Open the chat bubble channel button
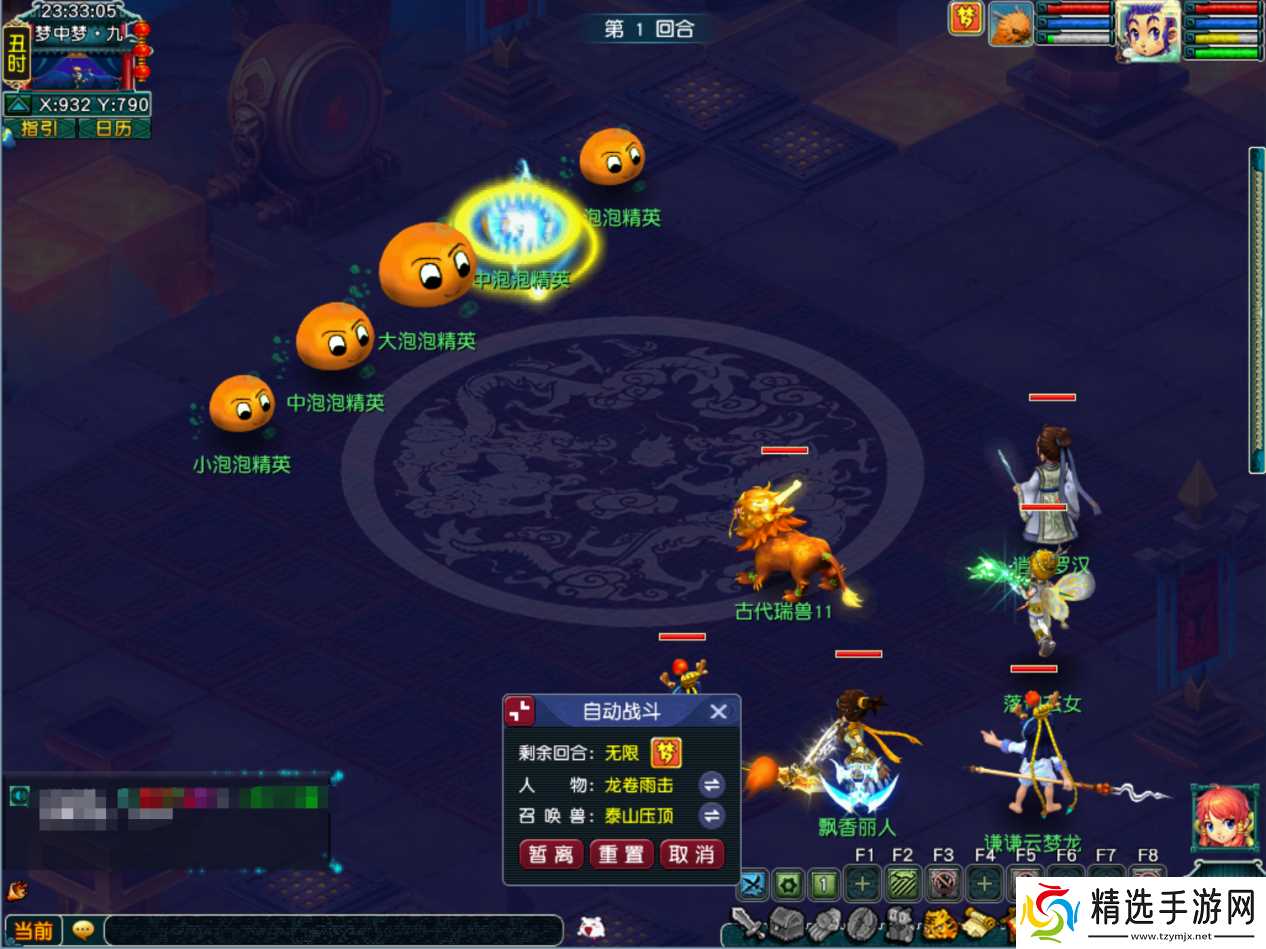The width and height of the screenshot is (1266, 949). [x=84, y=930]
